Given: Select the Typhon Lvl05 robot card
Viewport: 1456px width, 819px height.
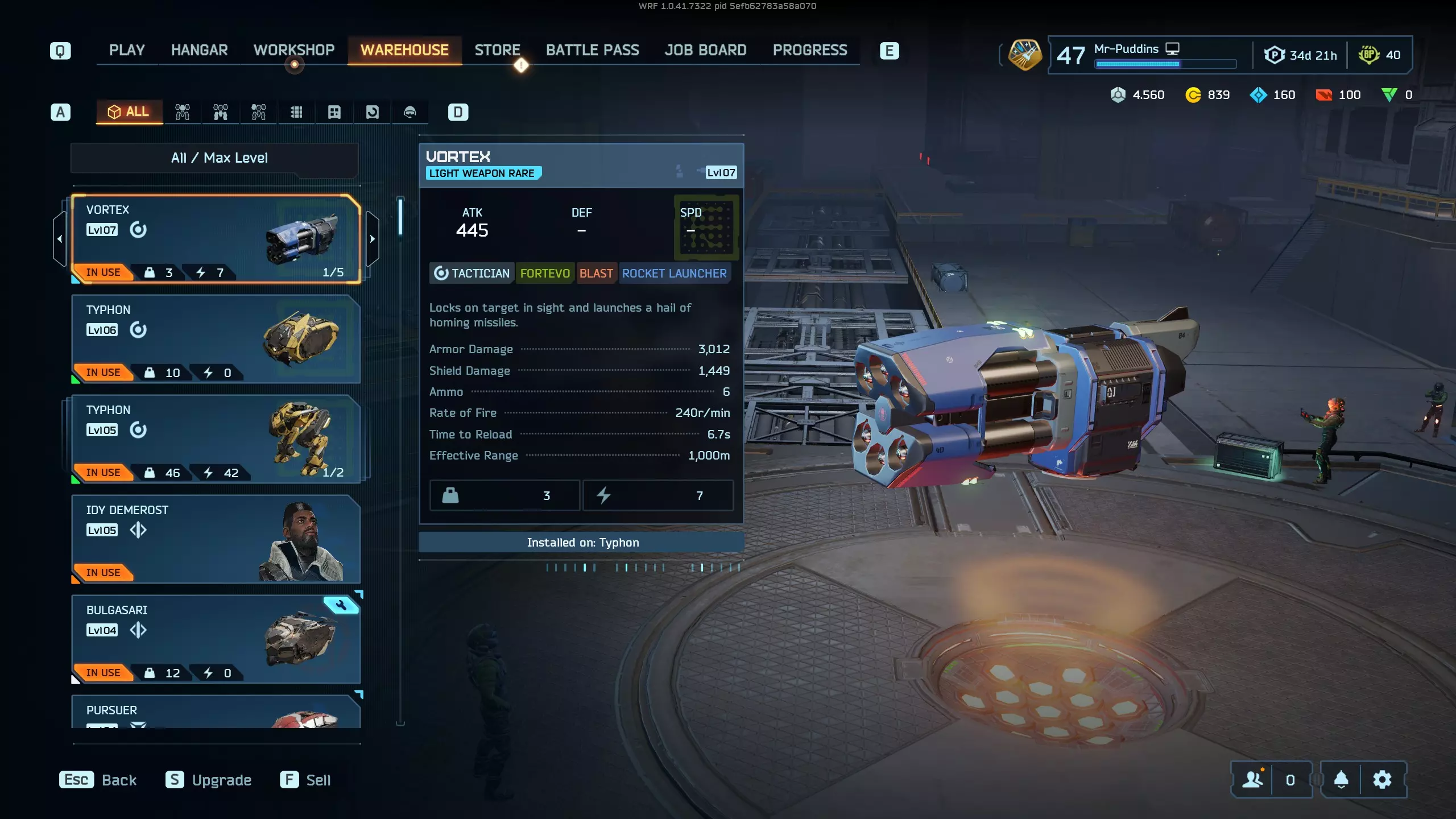Looking at the screenshot, I should [x=216, y=439].
